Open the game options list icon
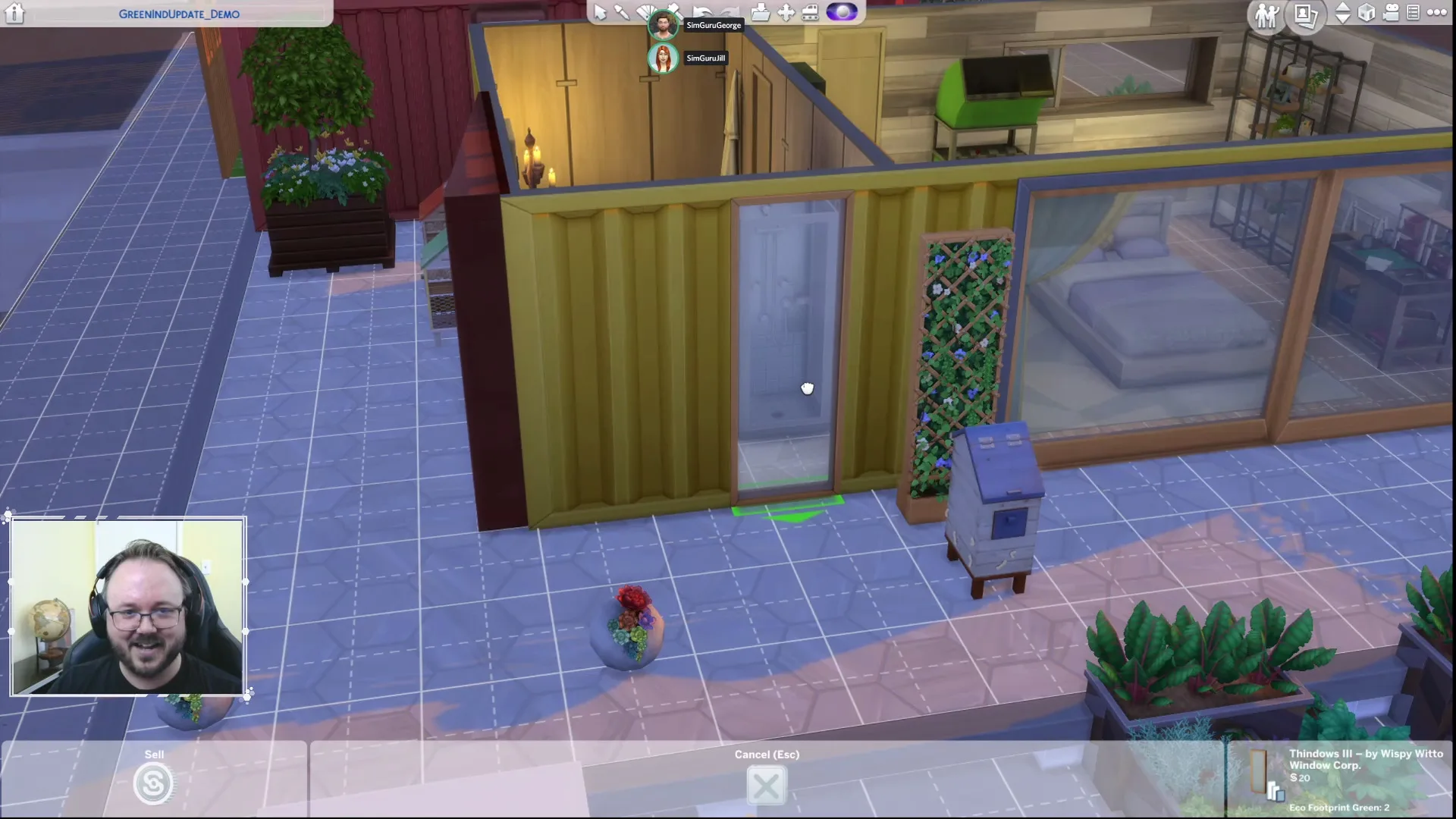The height and width of the screenshot is (819, 1456). click(x=1413, y=13)
